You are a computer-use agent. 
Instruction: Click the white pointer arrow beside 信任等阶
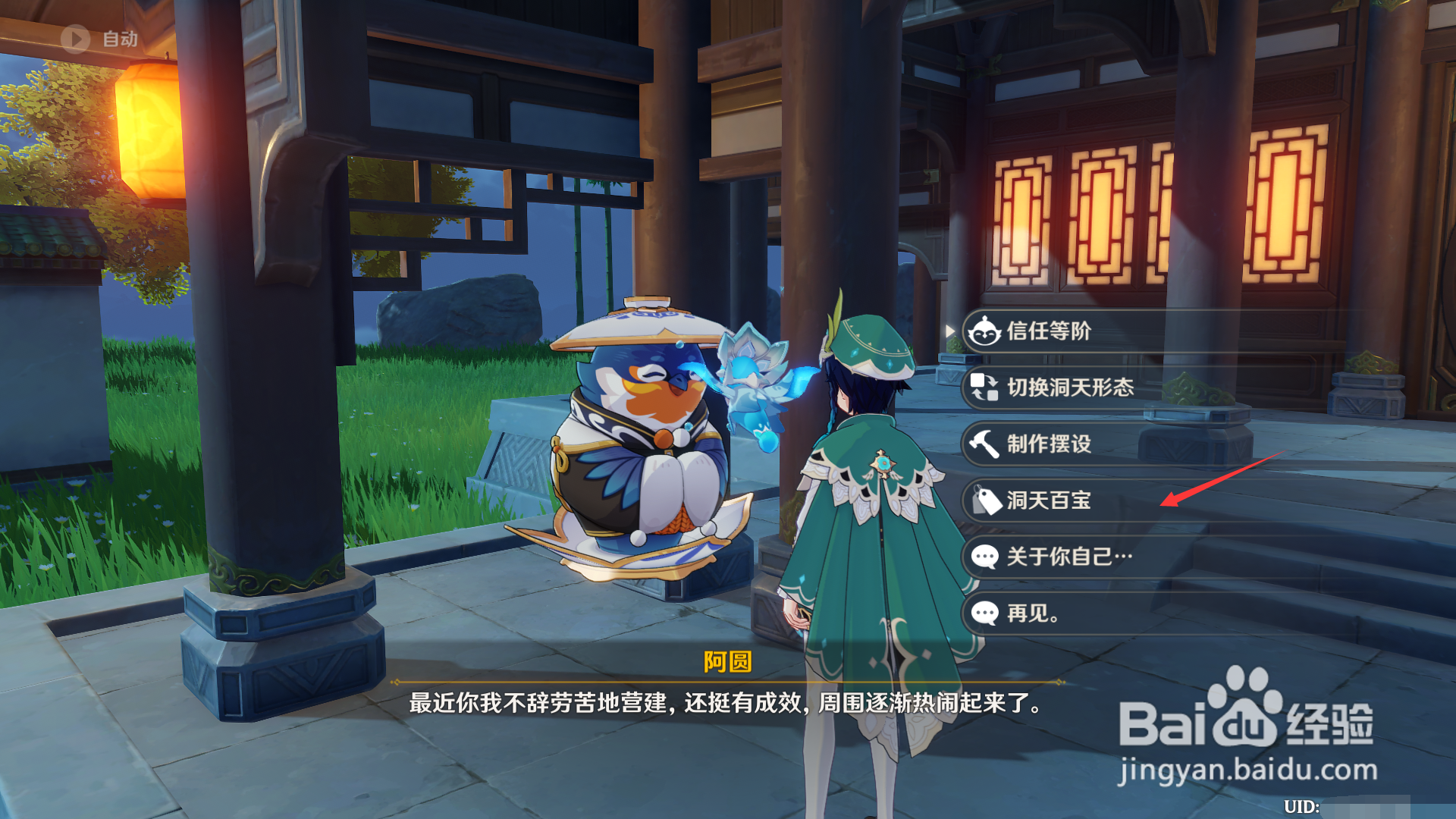pos(950,331)
